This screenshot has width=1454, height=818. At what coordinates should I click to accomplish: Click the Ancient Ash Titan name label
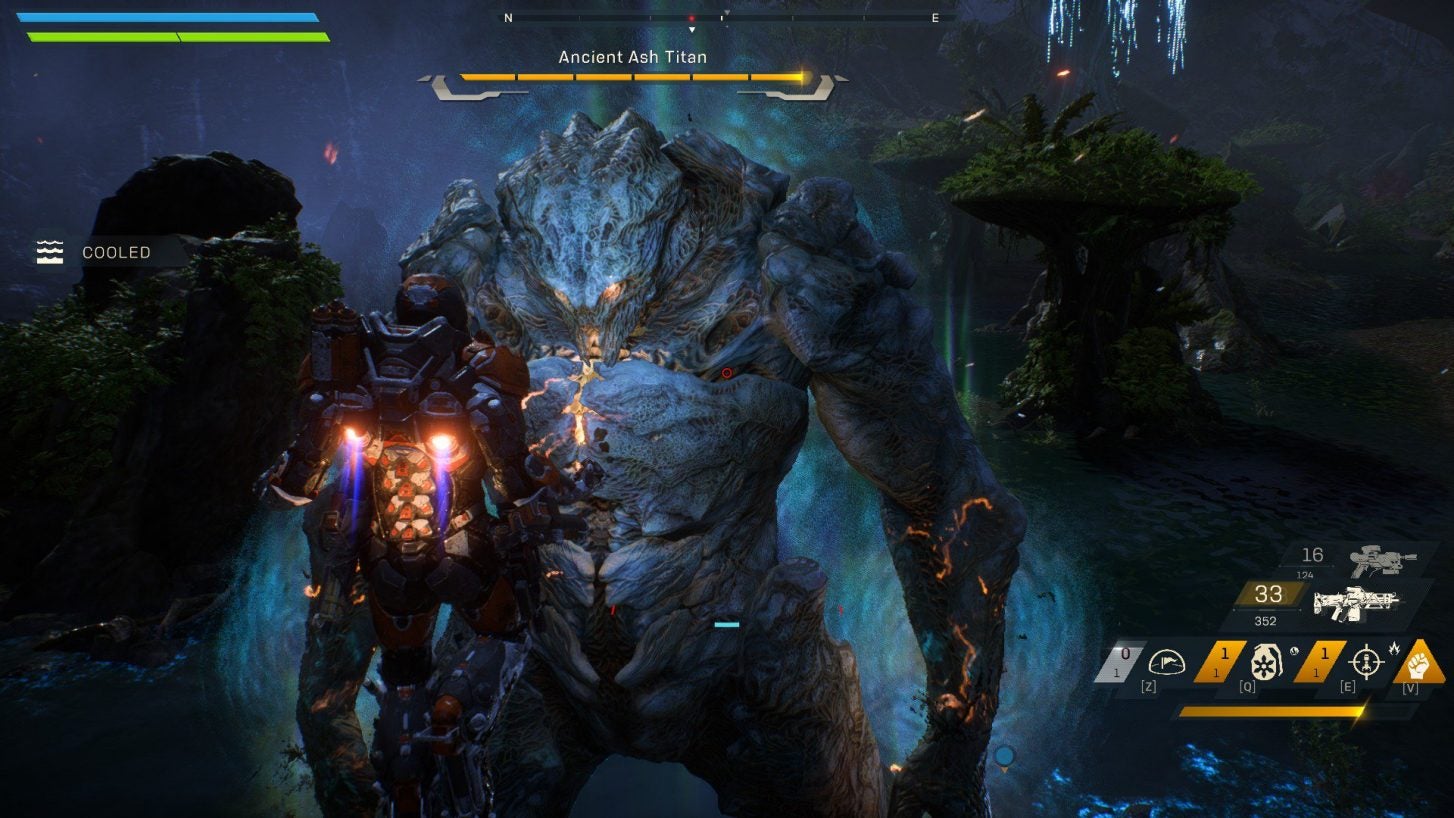pos(633,57)
